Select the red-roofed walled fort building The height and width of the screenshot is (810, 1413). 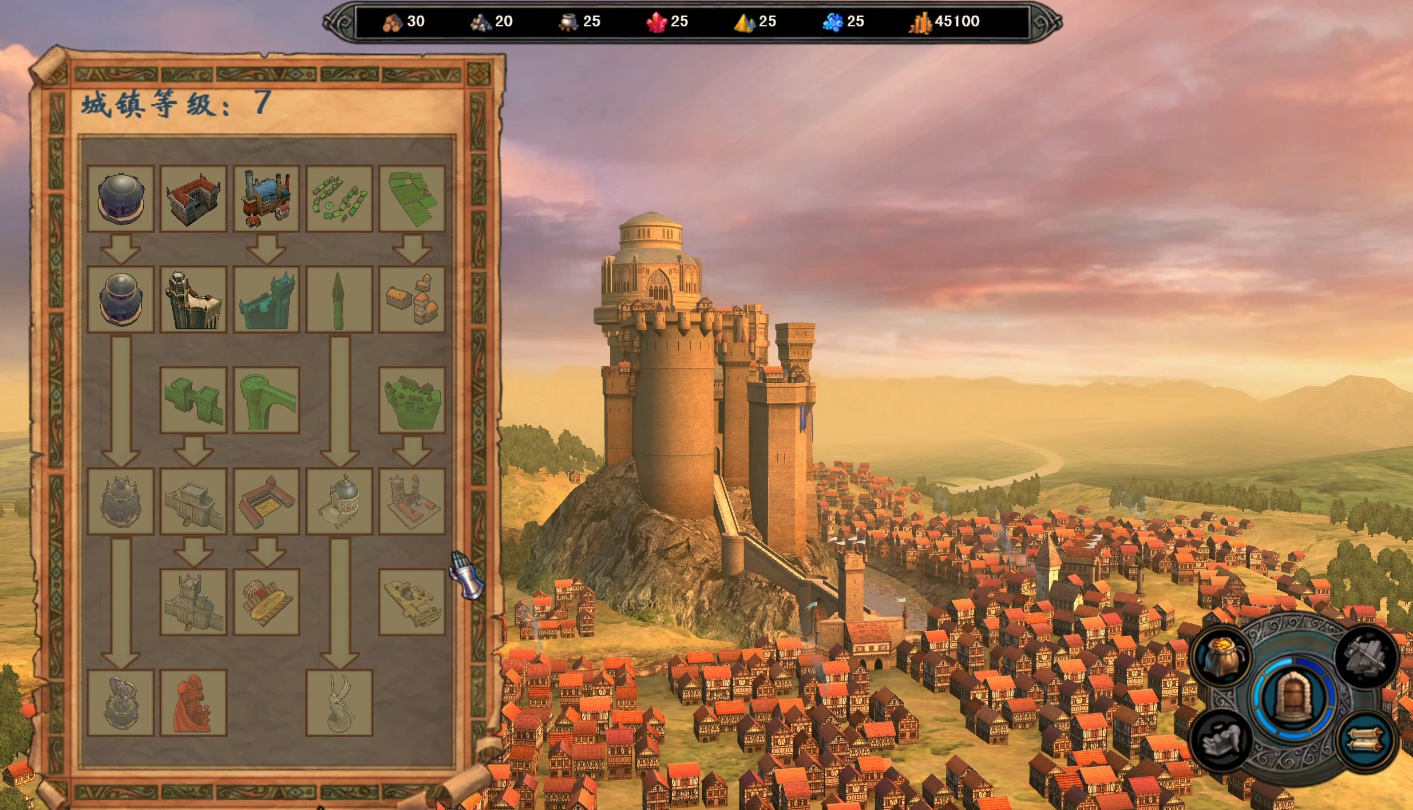pos(194,199)
